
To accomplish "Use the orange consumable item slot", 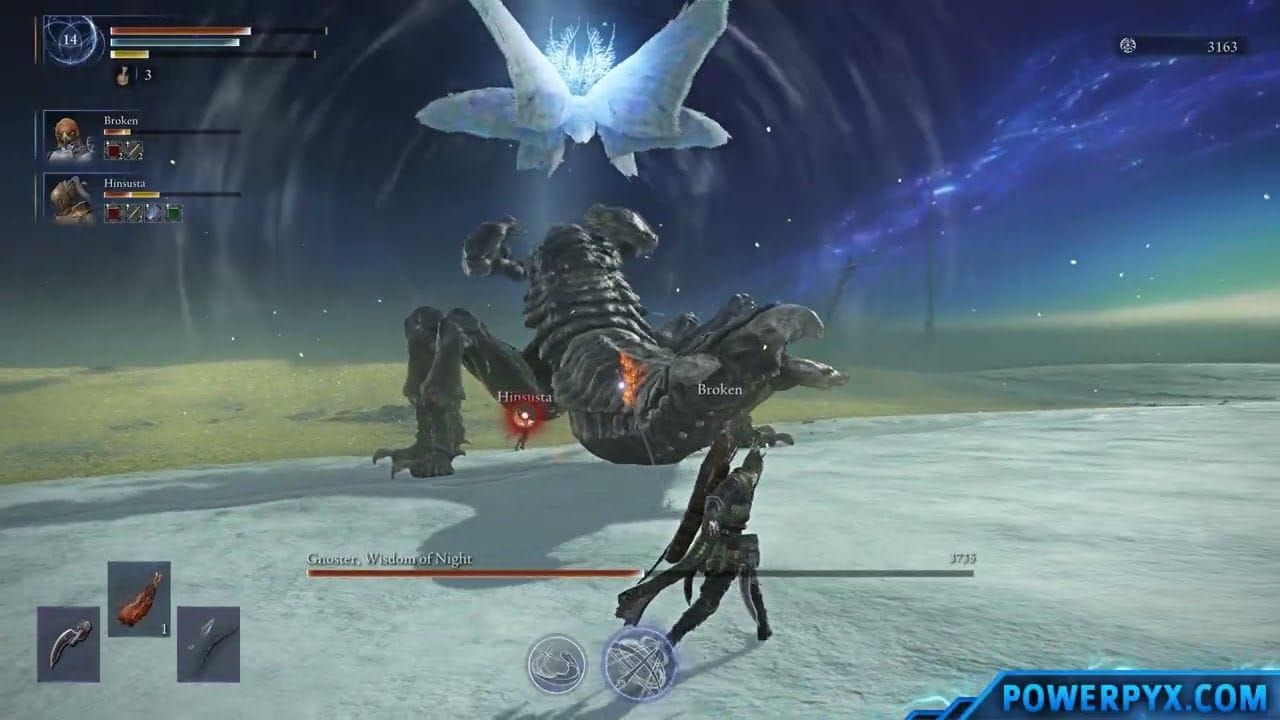I will pyautogui.click(x=139, y=600).
